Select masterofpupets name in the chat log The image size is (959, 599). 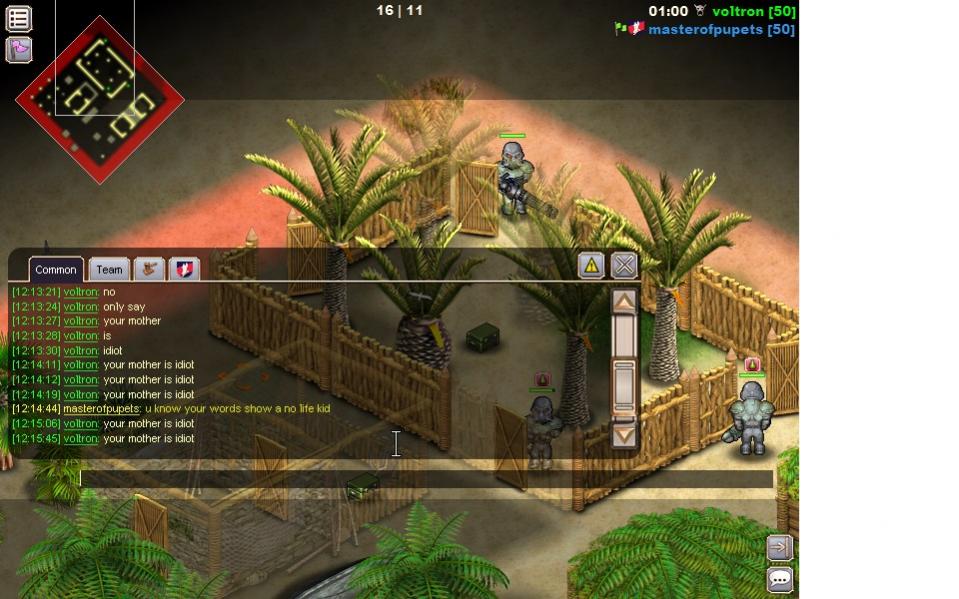[101, 408]
